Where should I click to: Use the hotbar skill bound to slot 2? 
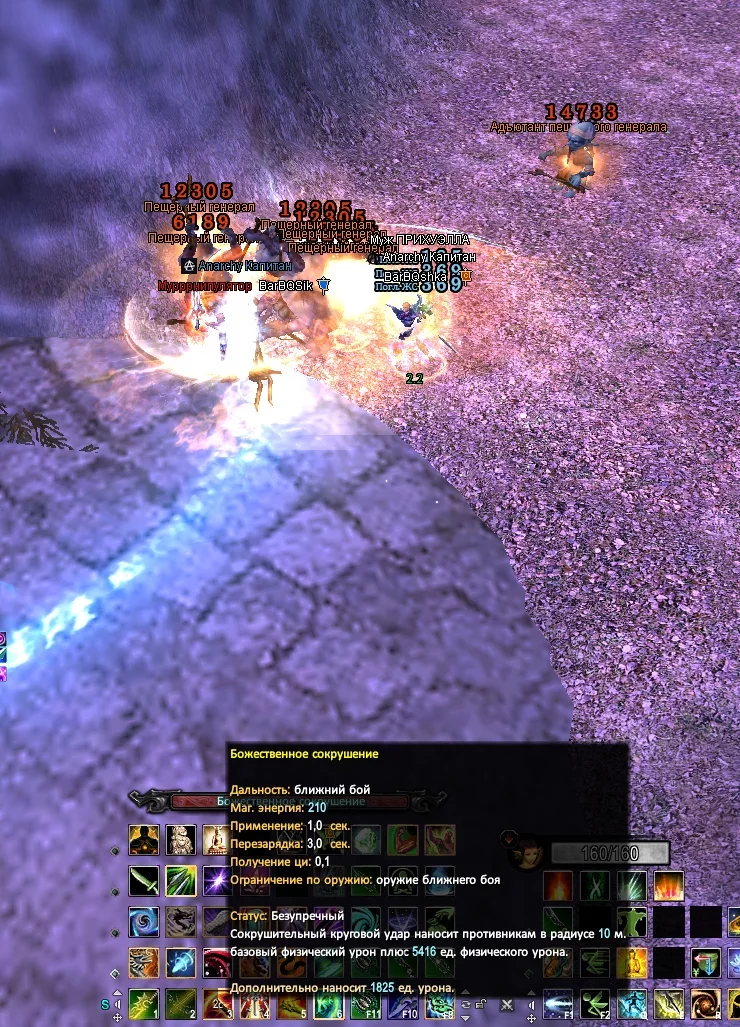coord(180,1003)
